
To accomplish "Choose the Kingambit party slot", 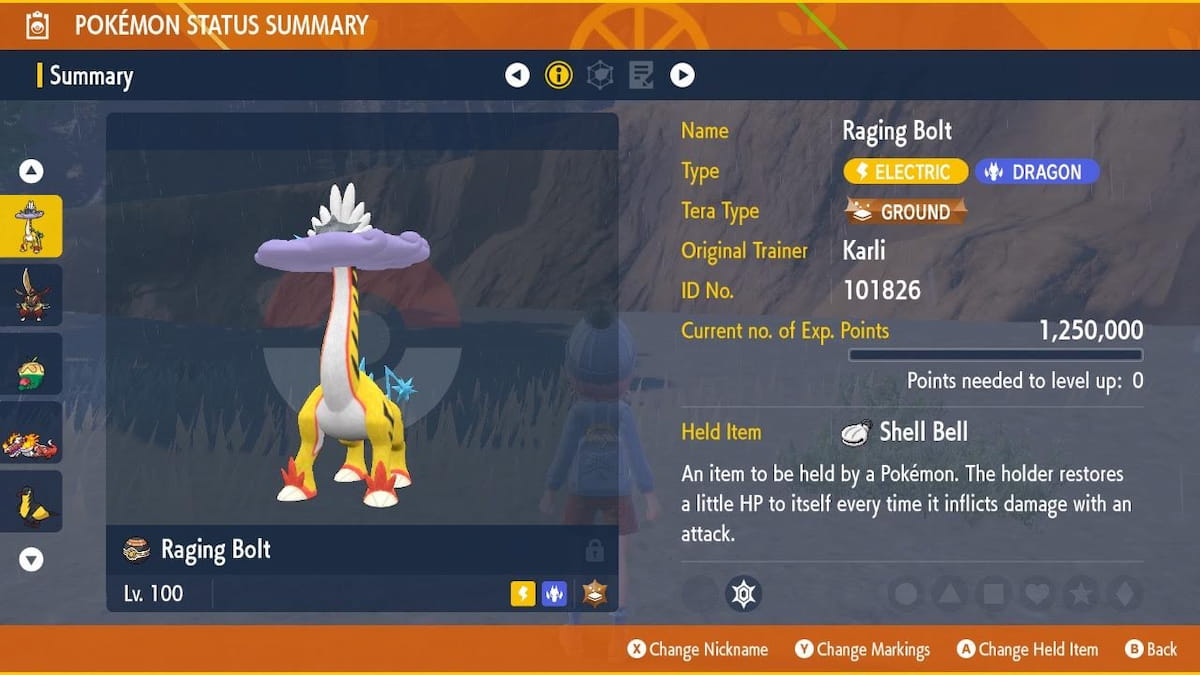I will point(31,295).
